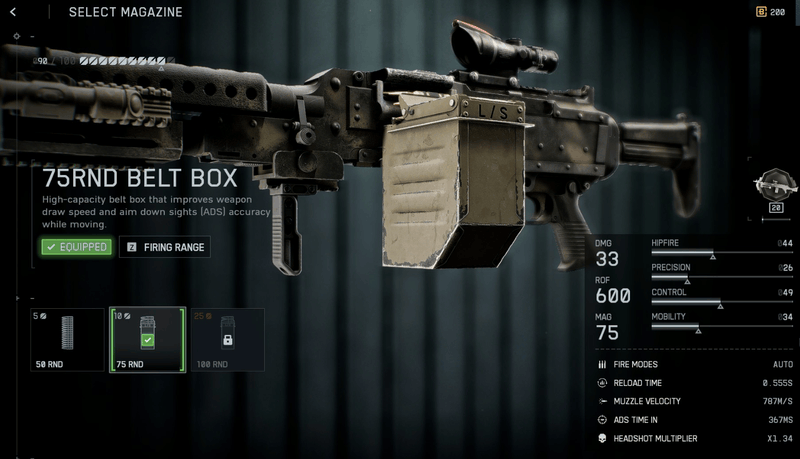Select the locked 100 RND magazine tile

pos(227,340)
